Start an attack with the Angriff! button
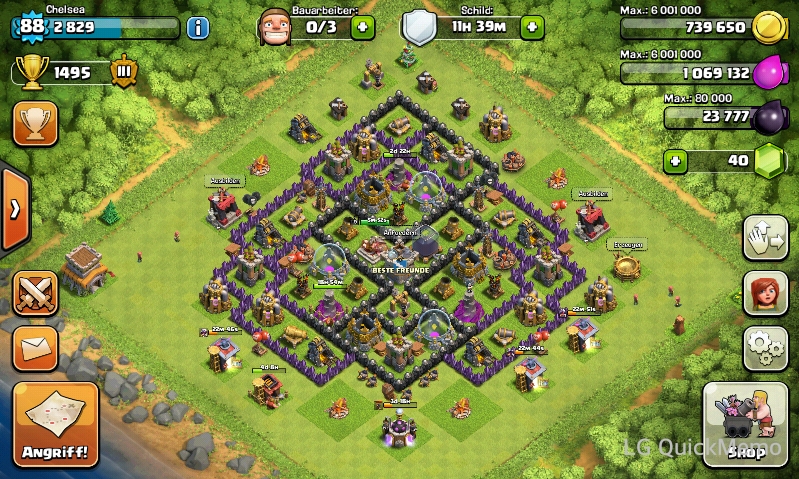This screenshot has width=799, height=479. pos(56,424)
